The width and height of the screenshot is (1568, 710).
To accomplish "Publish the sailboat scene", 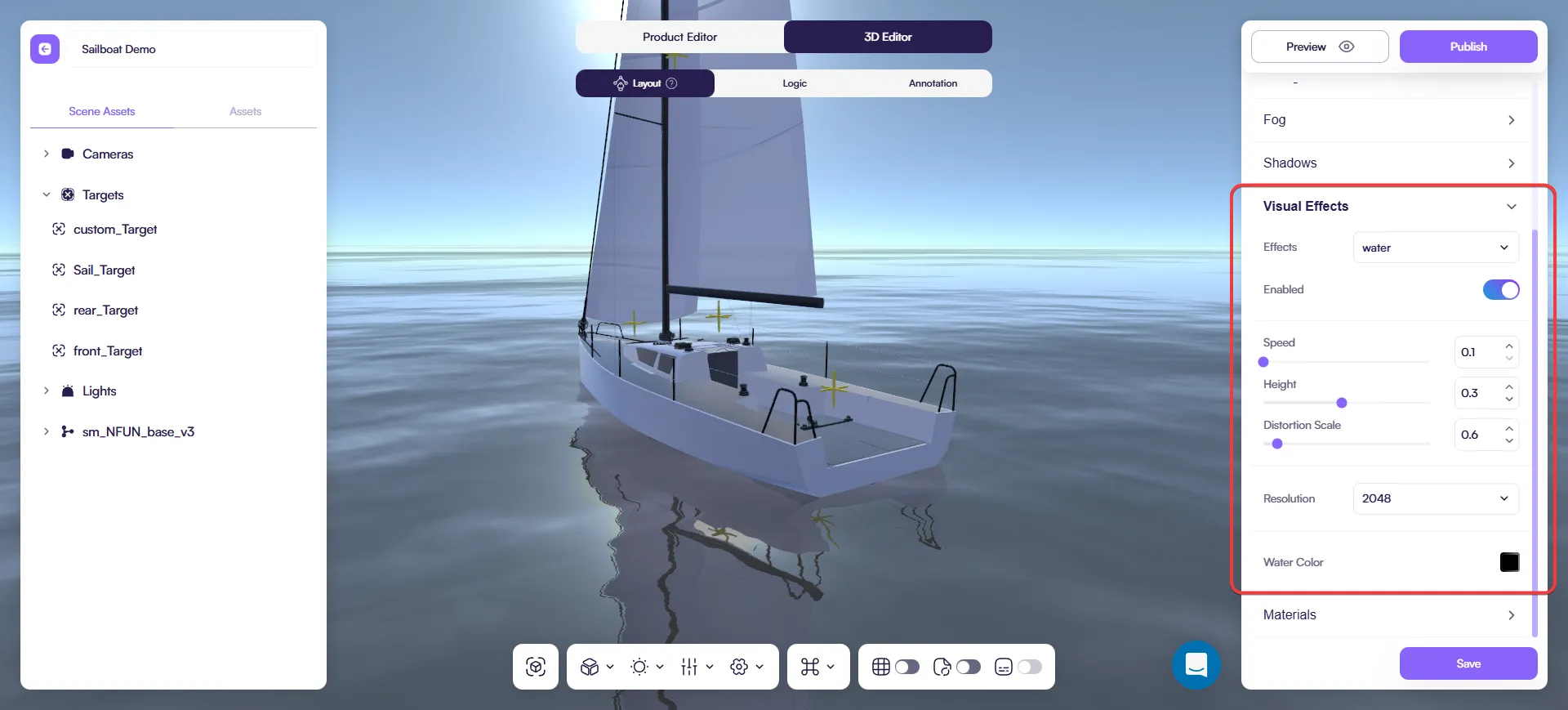I will (1468, 47).
